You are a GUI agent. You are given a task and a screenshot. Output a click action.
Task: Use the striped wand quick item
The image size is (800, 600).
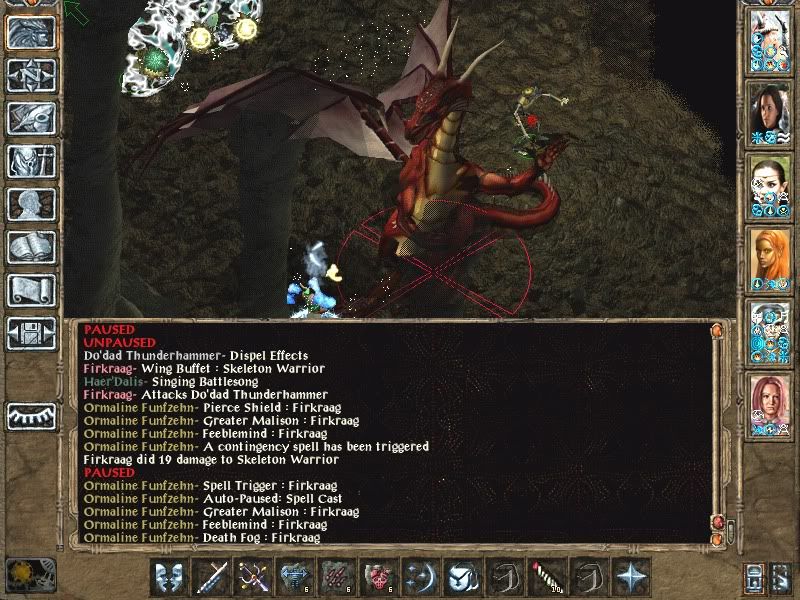click(x=548, y=577)
